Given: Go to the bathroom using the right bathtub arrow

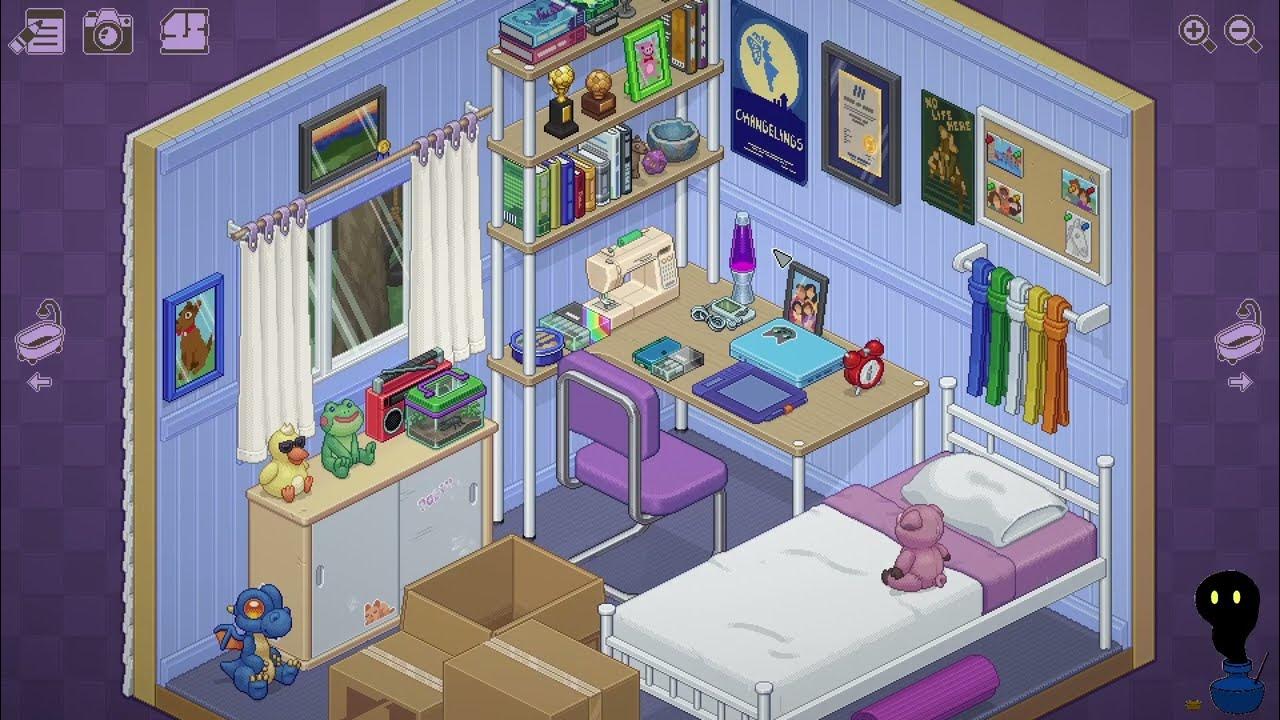Looking at the screenshot, I should (x=1239, y=343).
